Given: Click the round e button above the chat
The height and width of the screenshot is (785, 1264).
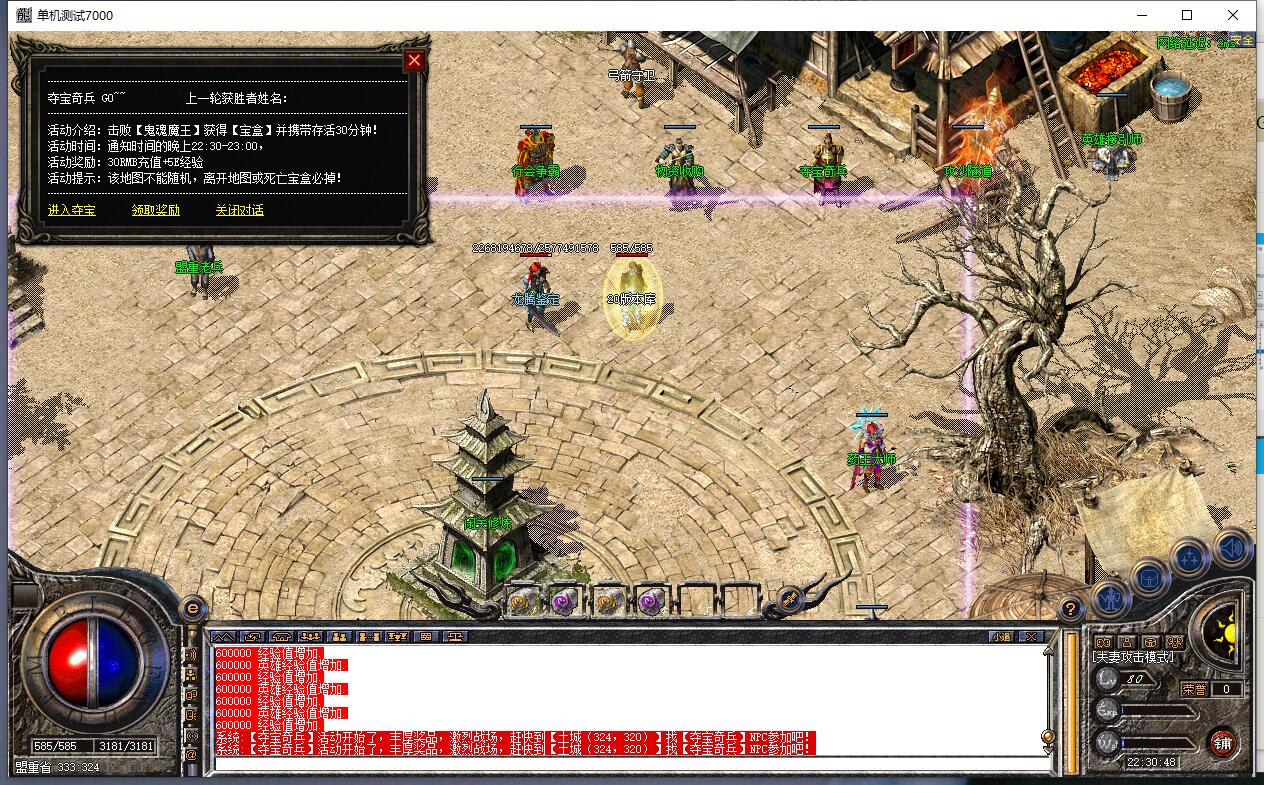Looking at the screenshot, I should [192, 606].
